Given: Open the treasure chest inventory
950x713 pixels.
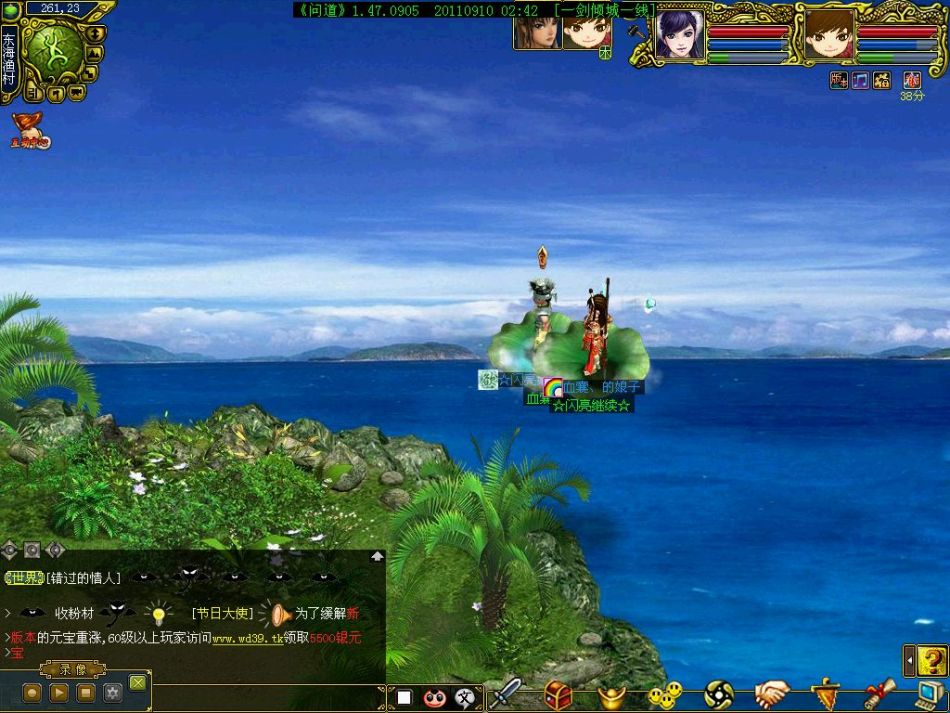Looking at the screenshot, I should 558,694.
